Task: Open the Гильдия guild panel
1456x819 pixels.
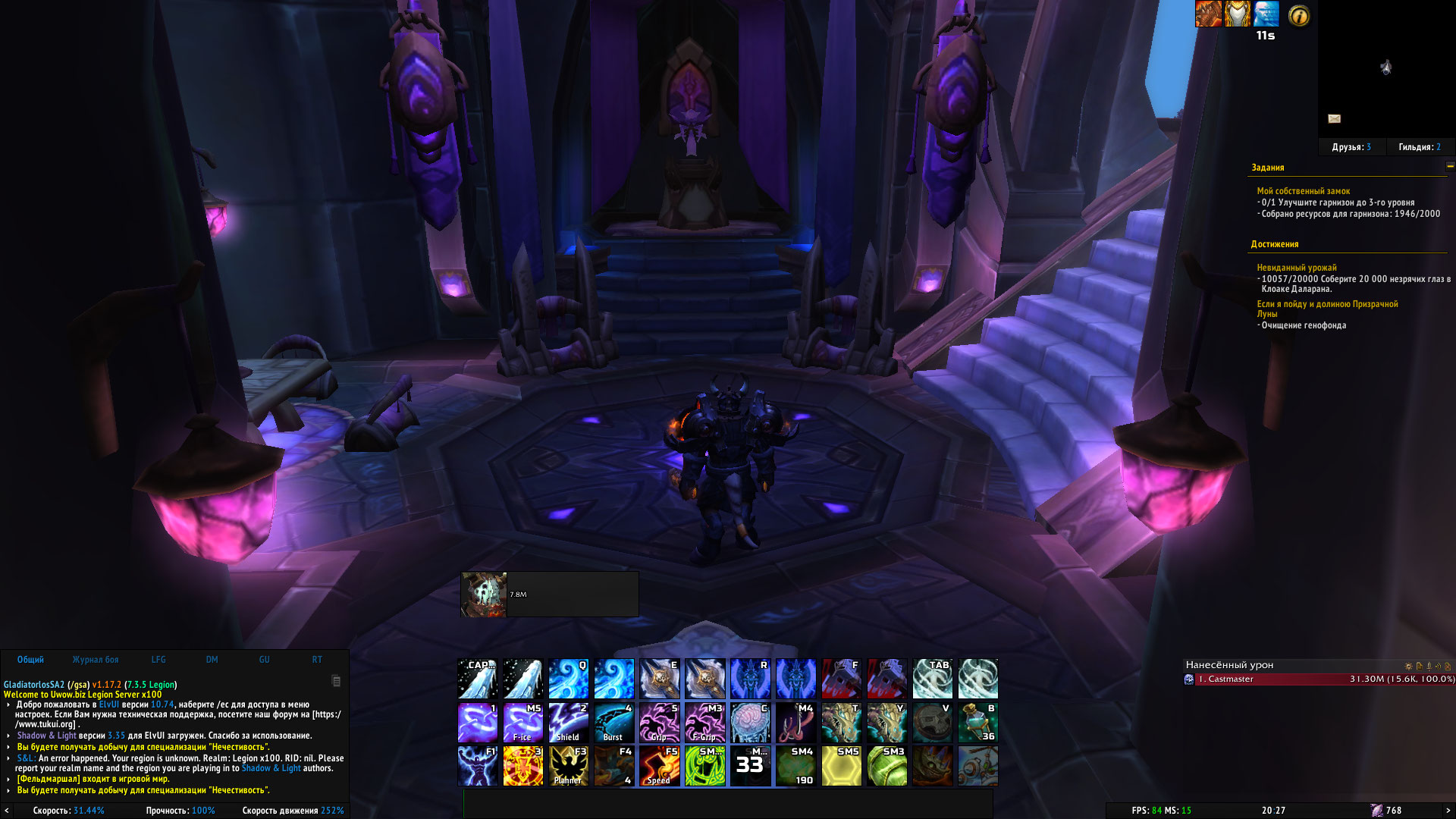Action: (1419, 147)
